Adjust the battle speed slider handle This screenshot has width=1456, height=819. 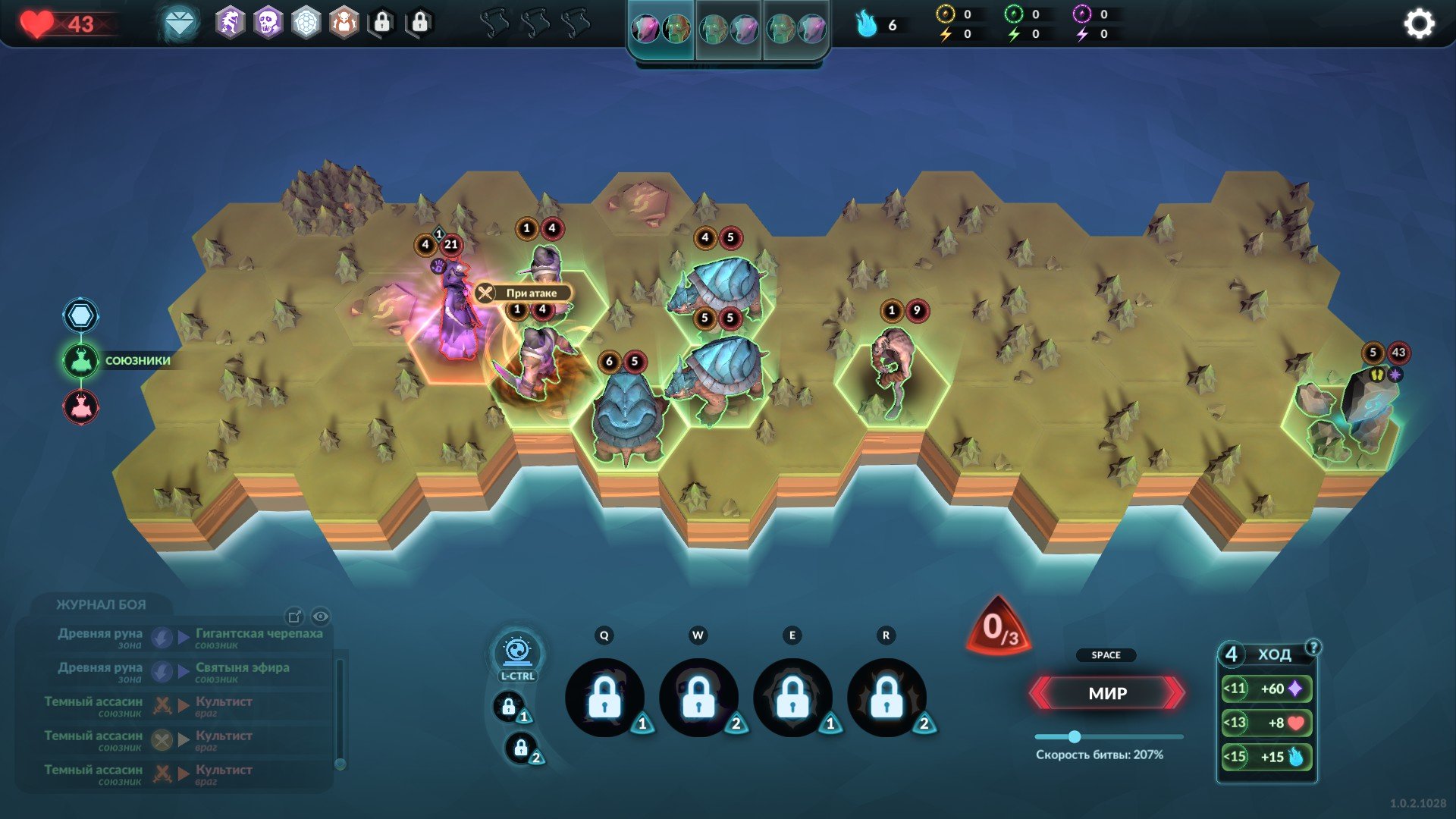pos(1074,736)
